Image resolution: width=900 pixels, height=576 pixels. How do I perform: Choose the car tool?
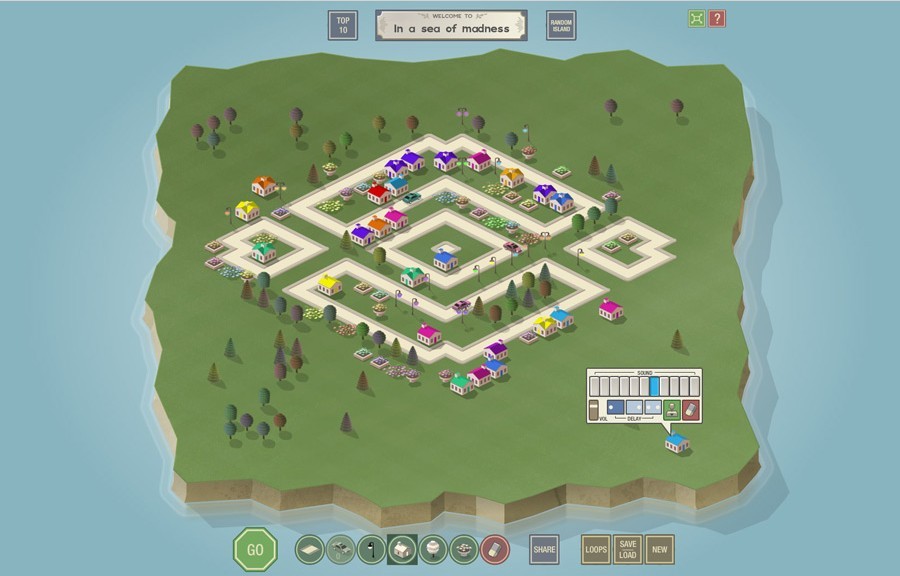click(x=341, y=549)
